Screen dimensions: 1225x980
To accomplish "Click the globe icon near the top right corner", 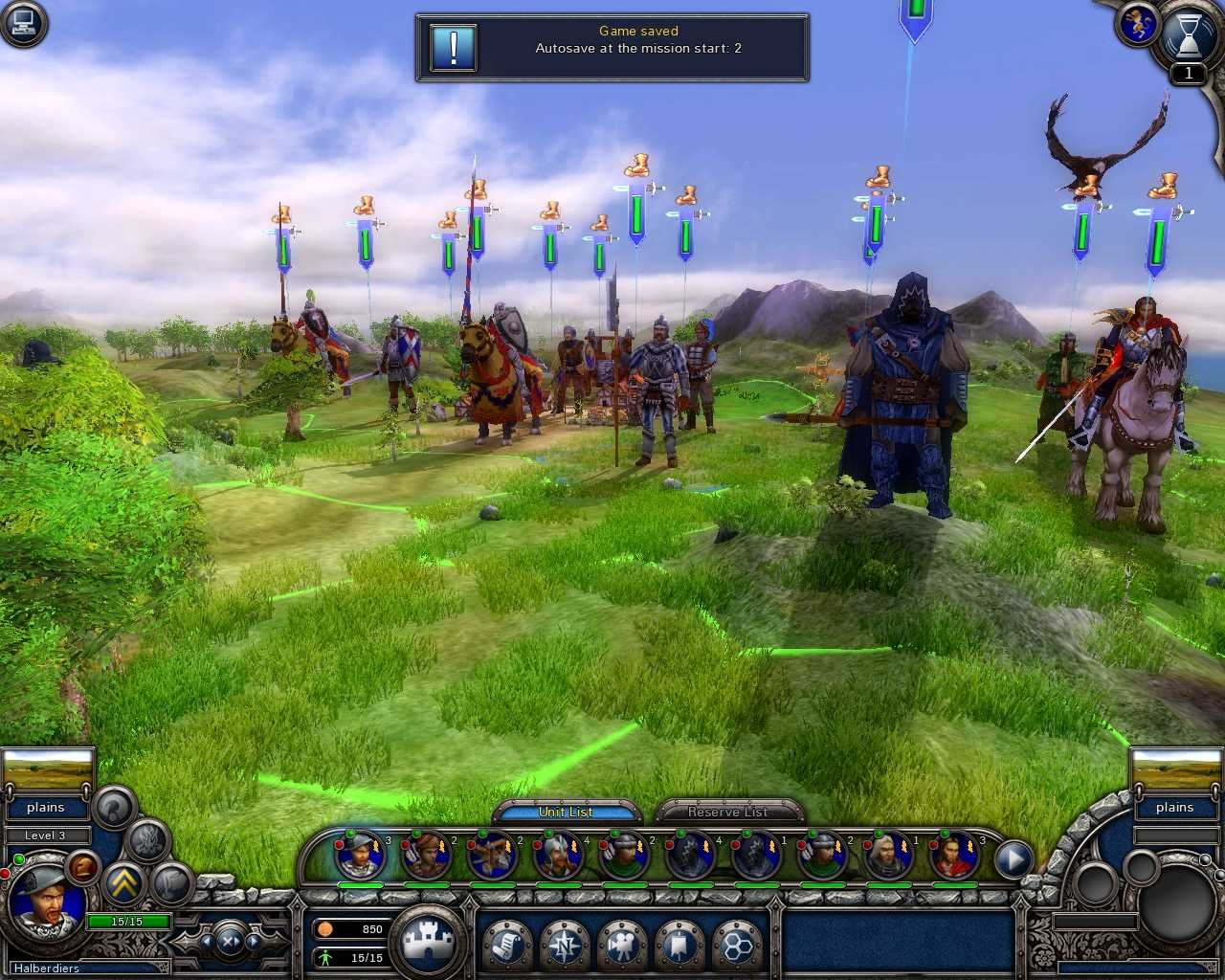I will pyautogui.click(x=1138, y=24).
